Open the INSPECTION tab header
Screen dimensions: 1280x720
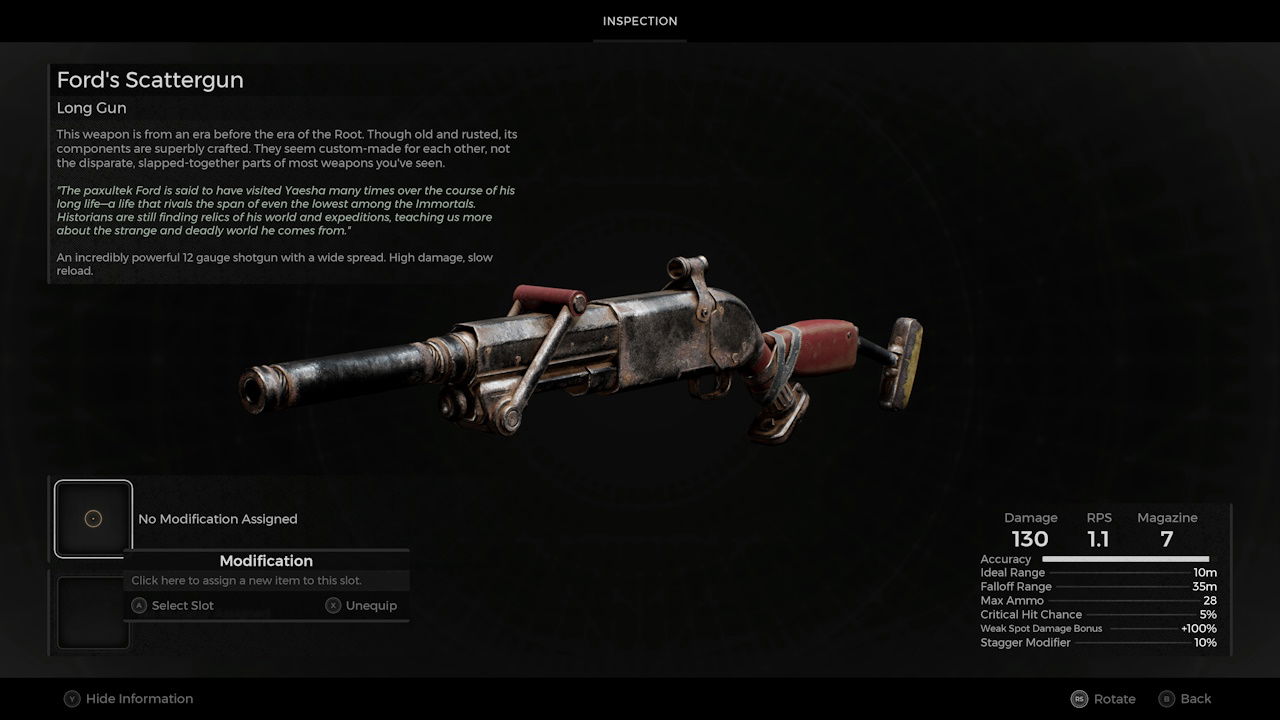coord(640,21)
